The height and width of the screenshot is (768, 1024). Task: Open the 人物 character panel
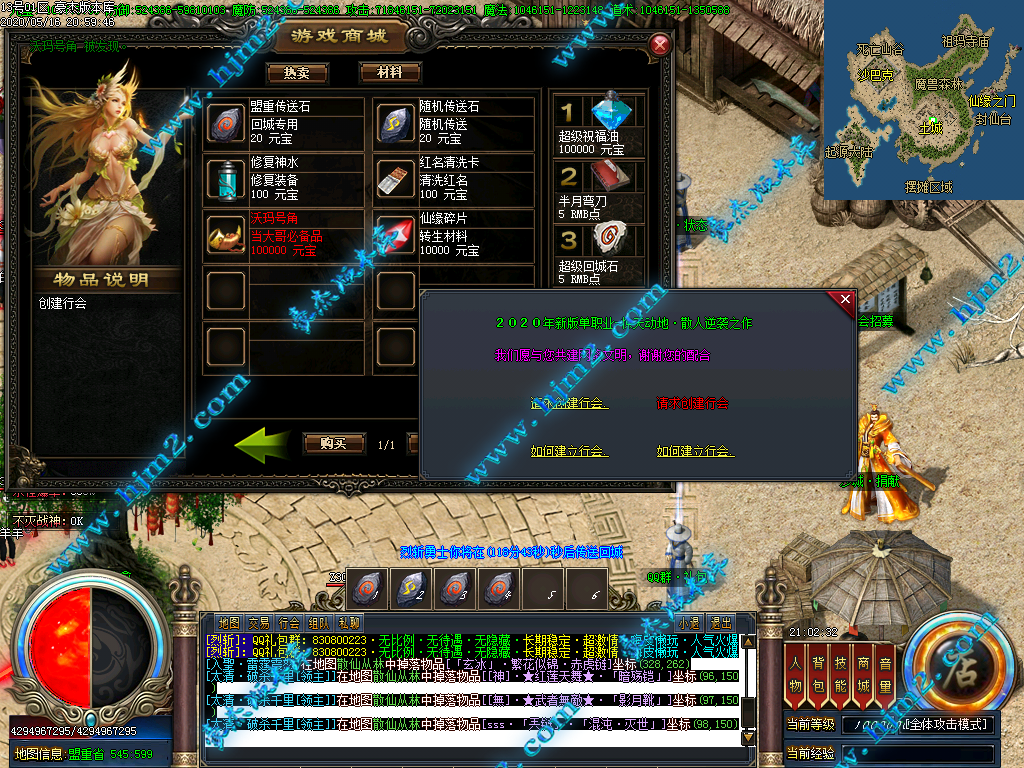[796, 672]
